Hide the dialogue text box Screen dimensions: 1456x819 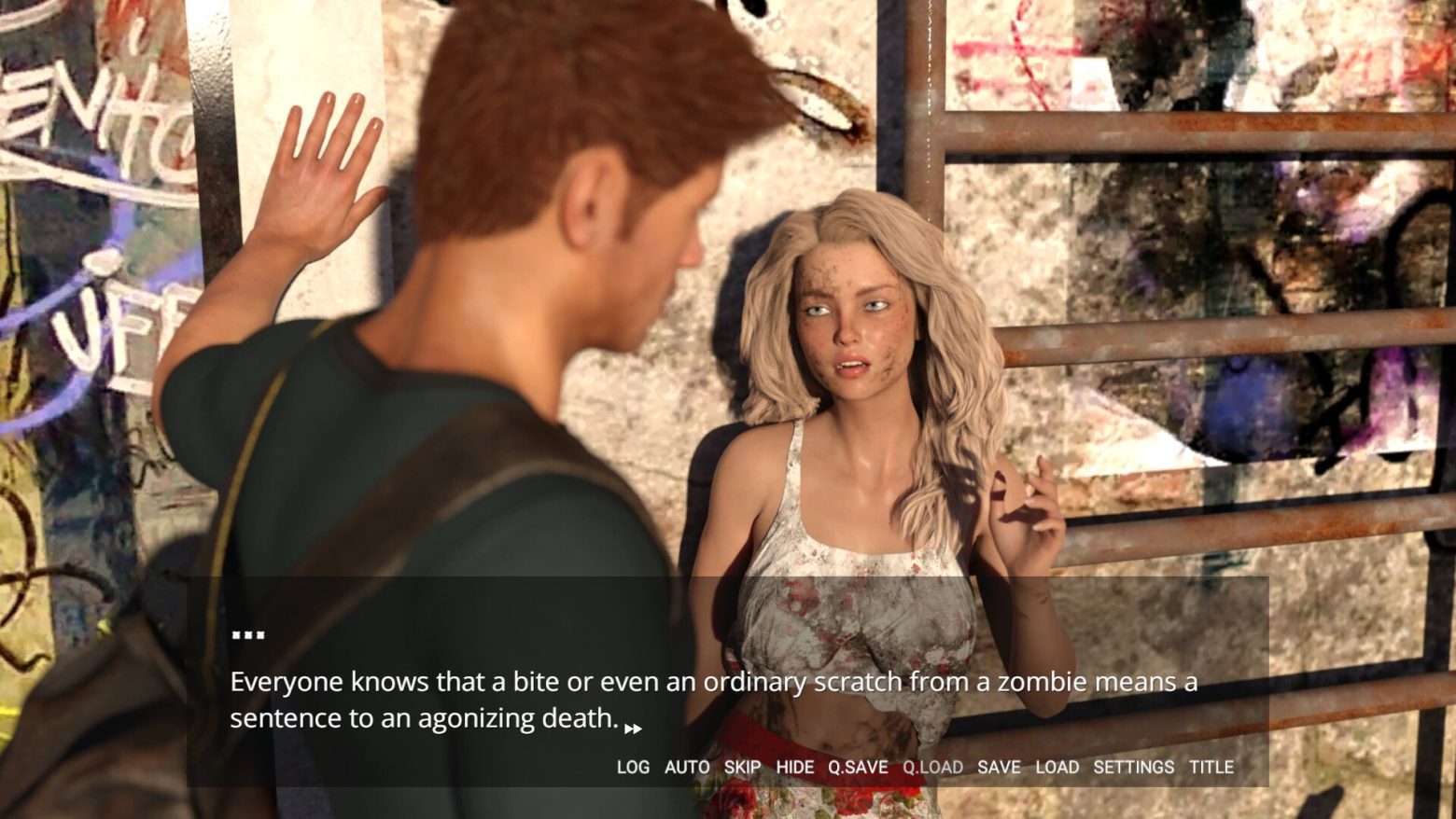click(x=795, y=767)
